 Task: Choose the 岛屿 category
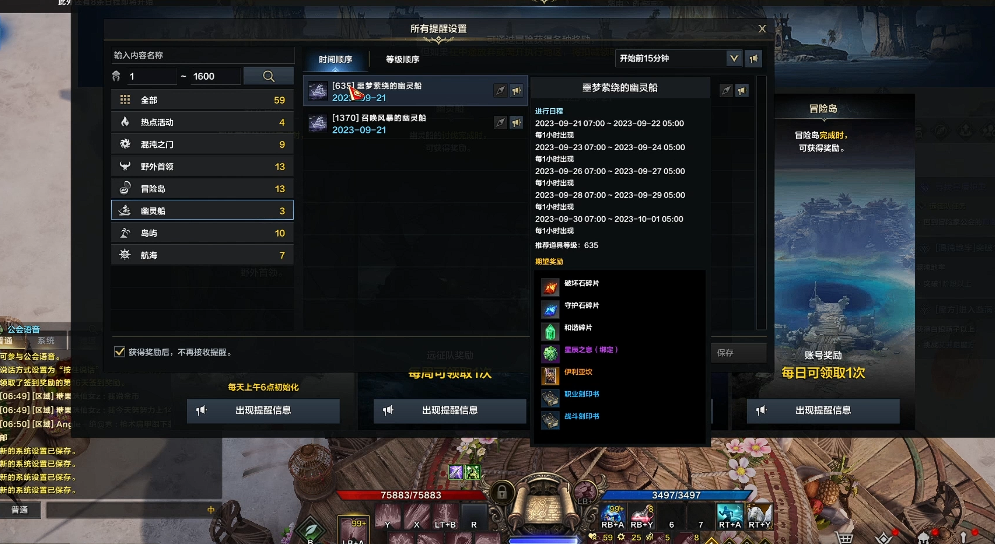point(202,233)
